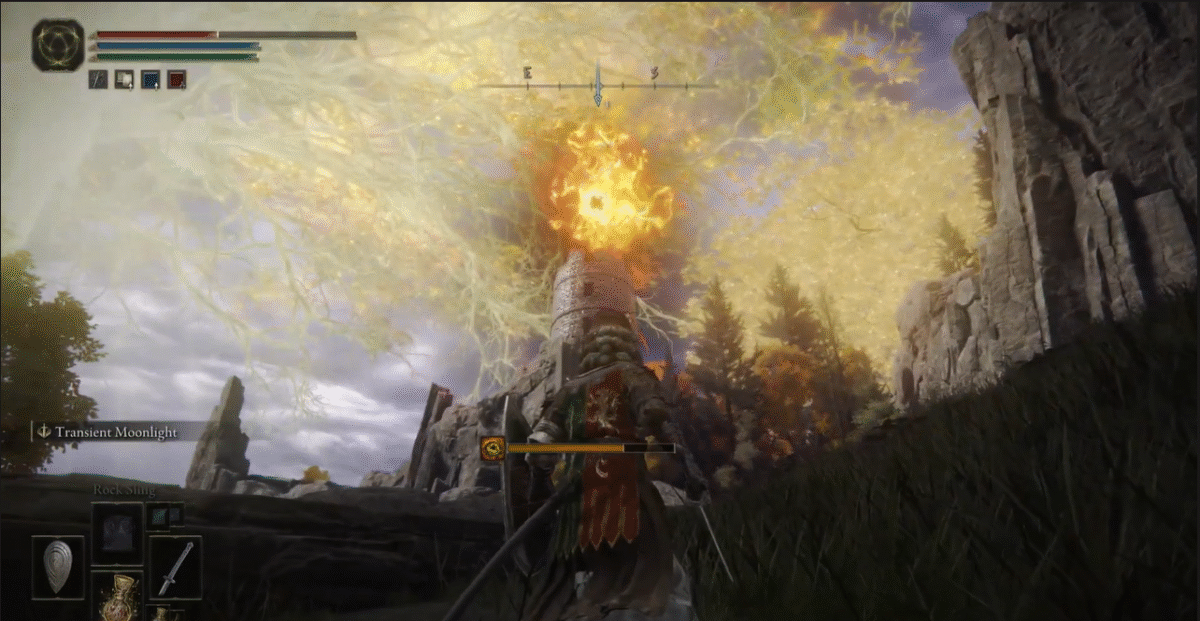This screenshot has height=621, width=1200.
Task: Click the silver shield equipment slot
Action: [x=58, y=567]
